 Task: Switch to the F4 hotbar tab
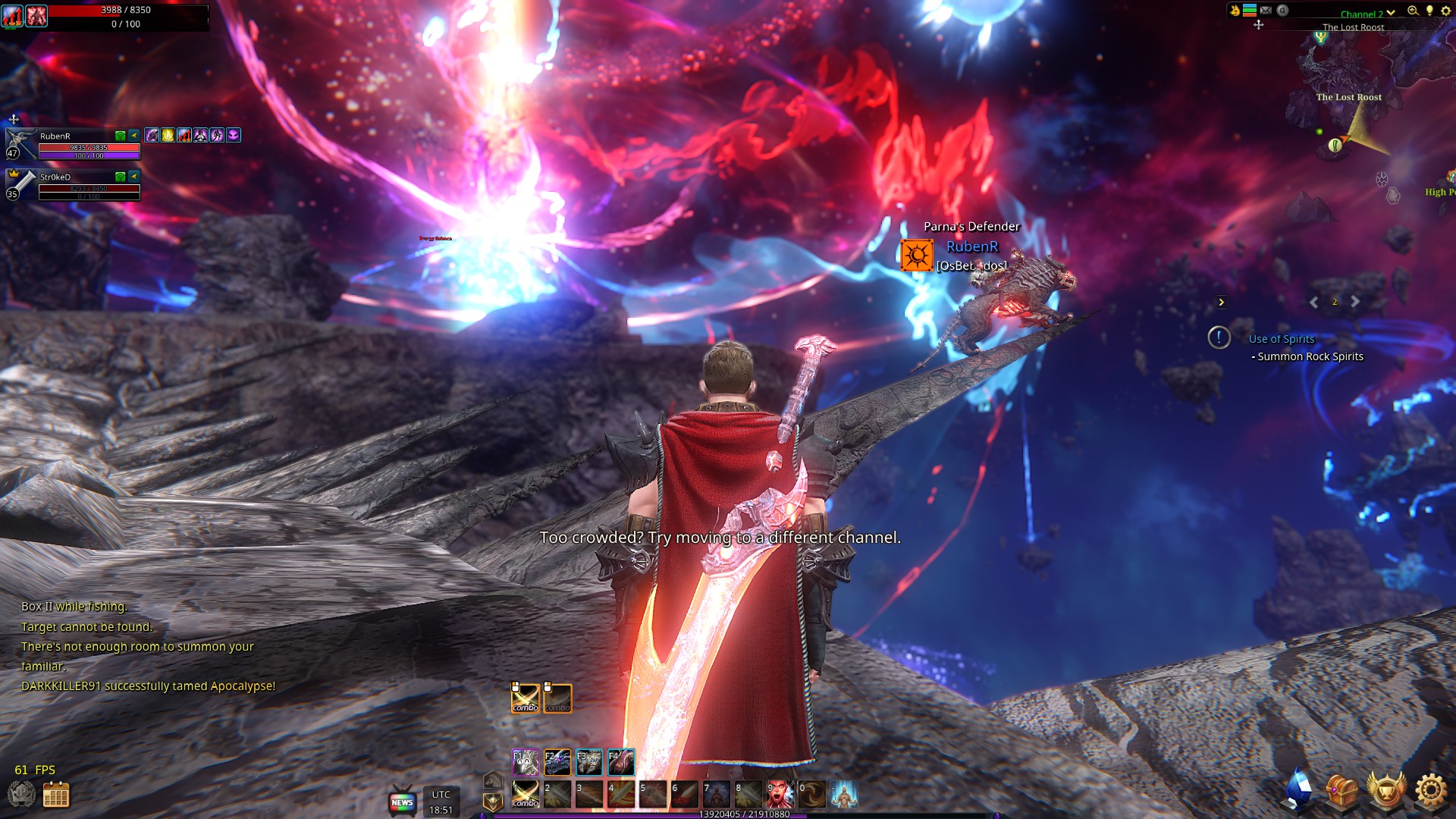point(620,762)
